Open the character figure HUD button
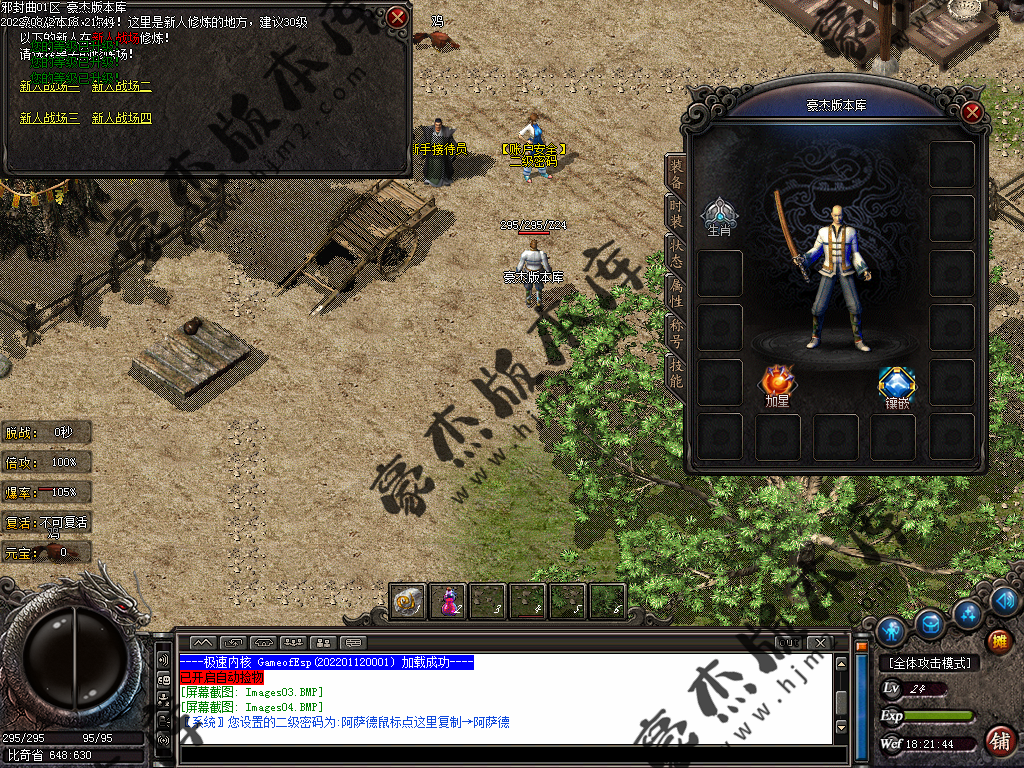This screenshot has width=1024, height=768. 891,630
